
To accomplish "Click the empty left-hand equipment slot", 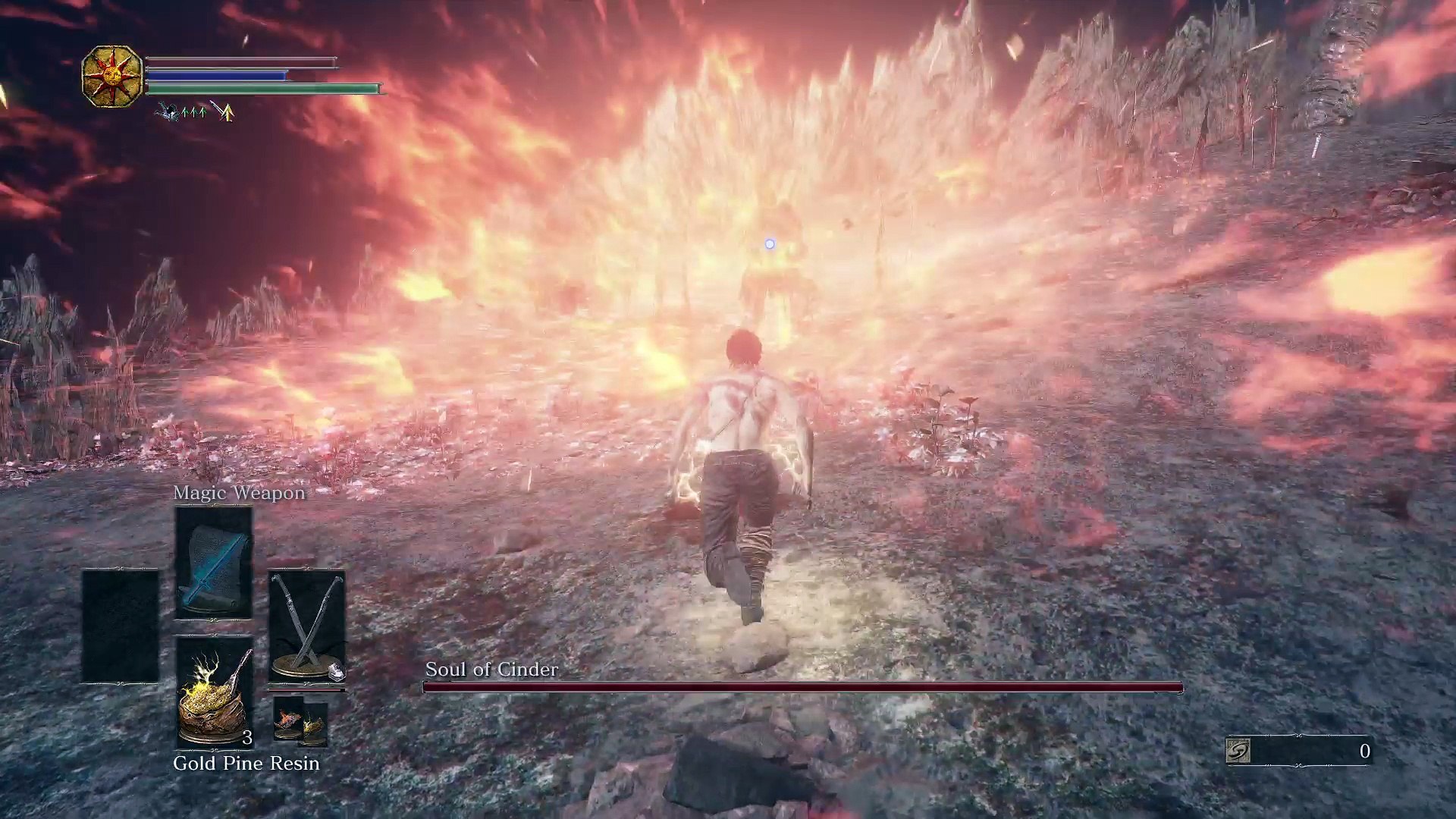I will pos(121,626).
